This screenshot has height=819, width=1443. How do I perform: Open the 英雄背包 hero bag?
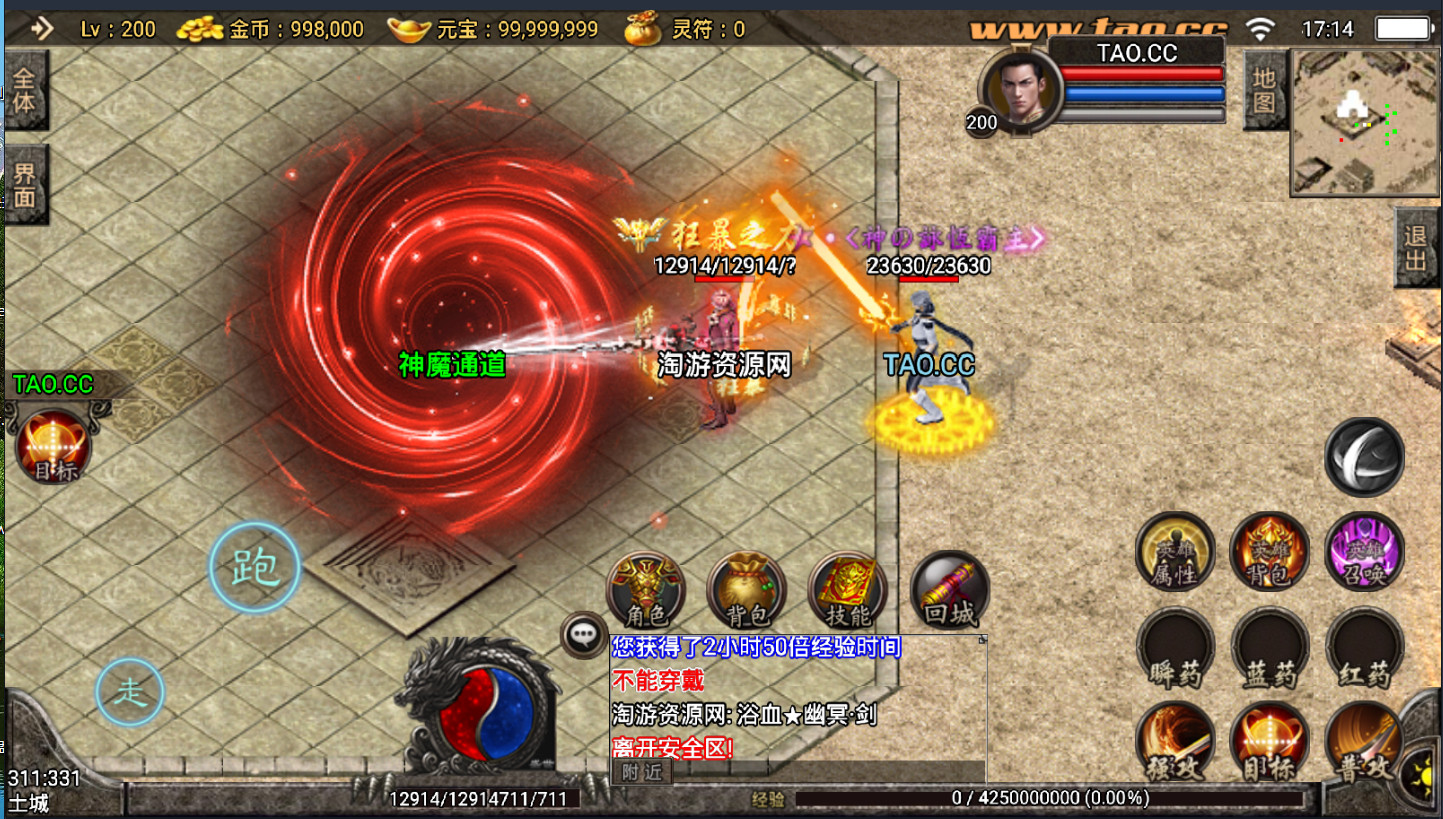(x=1269, y=551)
